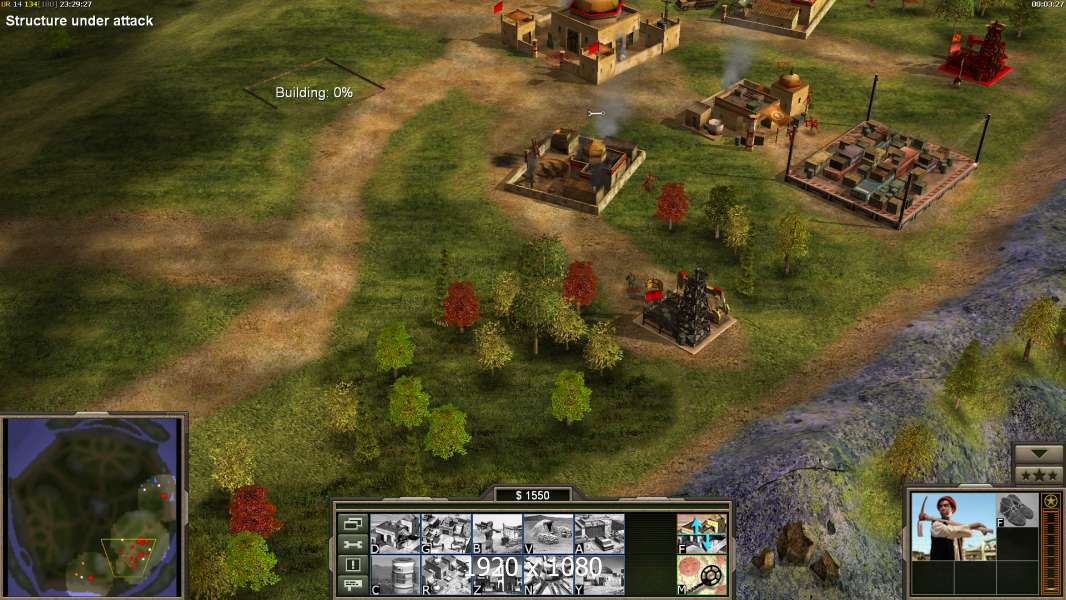Open the three-star generals button
This screenshot has height=600, width=1066.
pos(1038,474)
